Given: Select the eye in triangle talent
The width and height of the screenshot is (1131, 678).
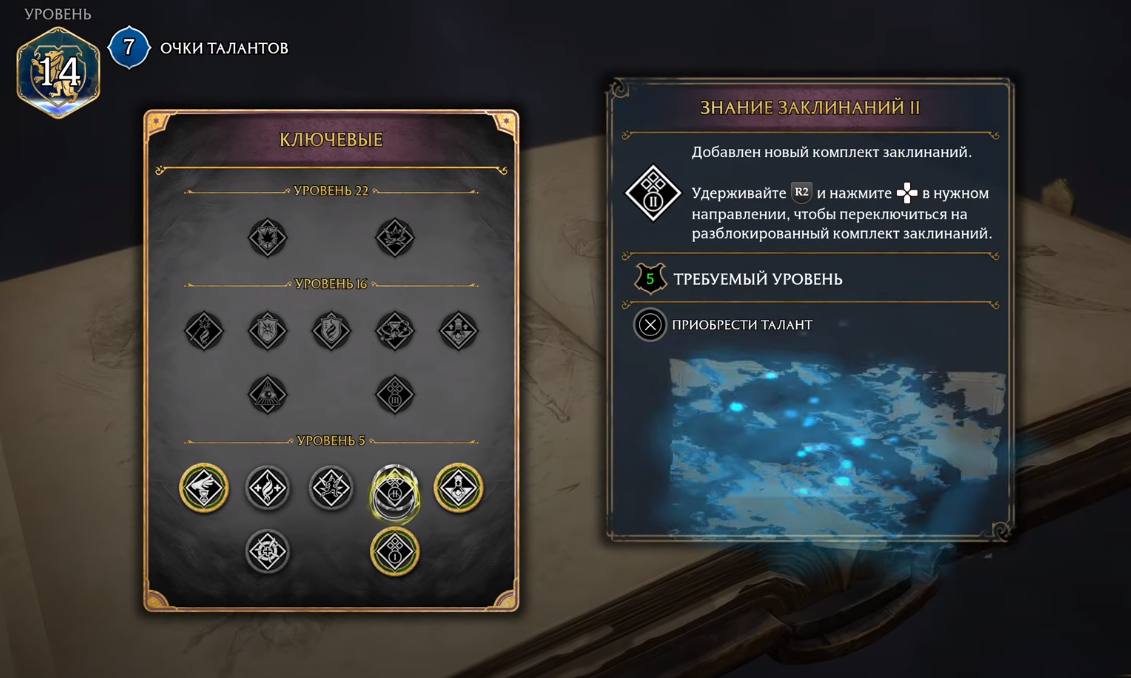Looking at the screenshot, I should coord(268,394).
